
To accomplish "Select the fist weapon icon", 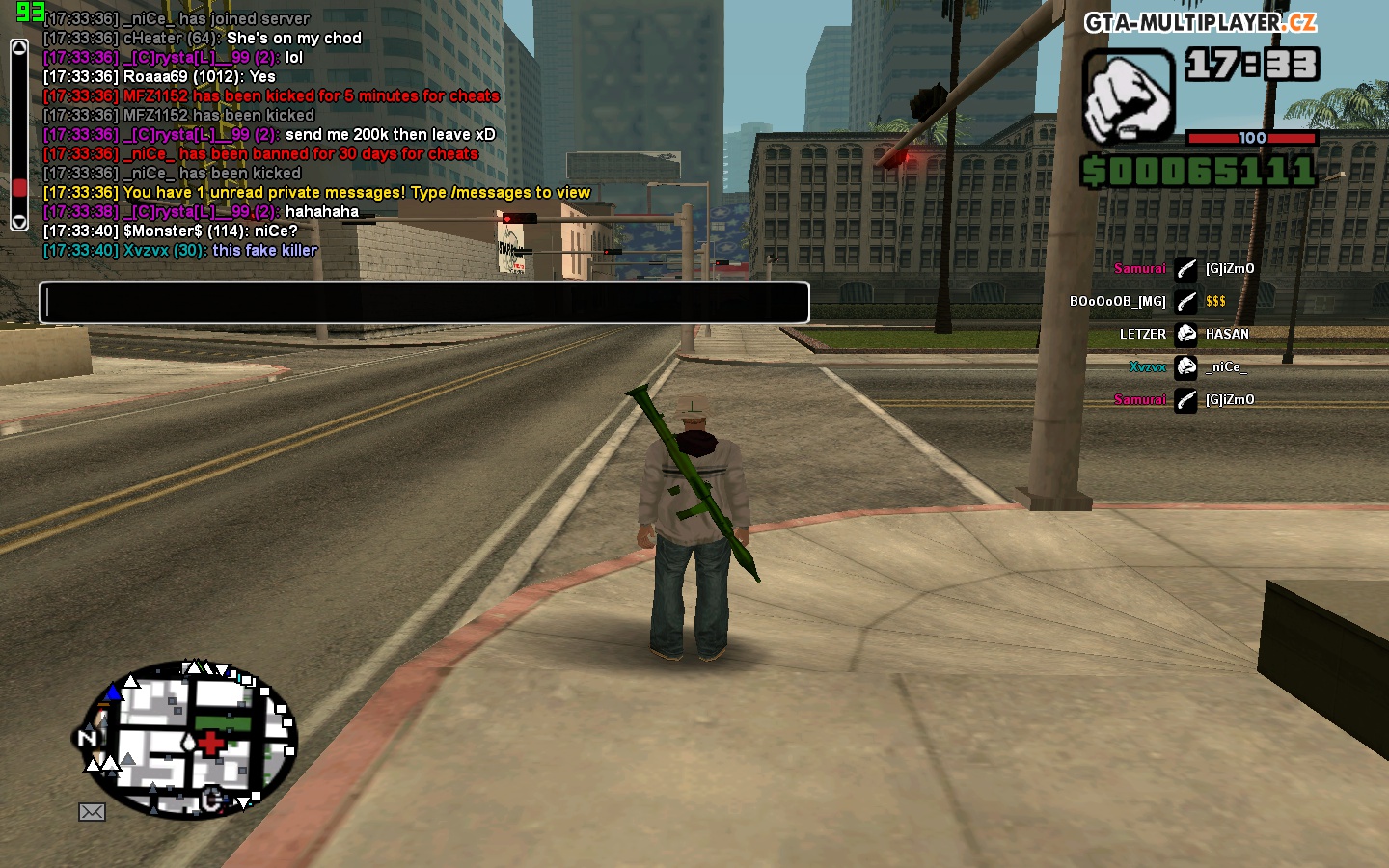I will tap(1127, 96).
